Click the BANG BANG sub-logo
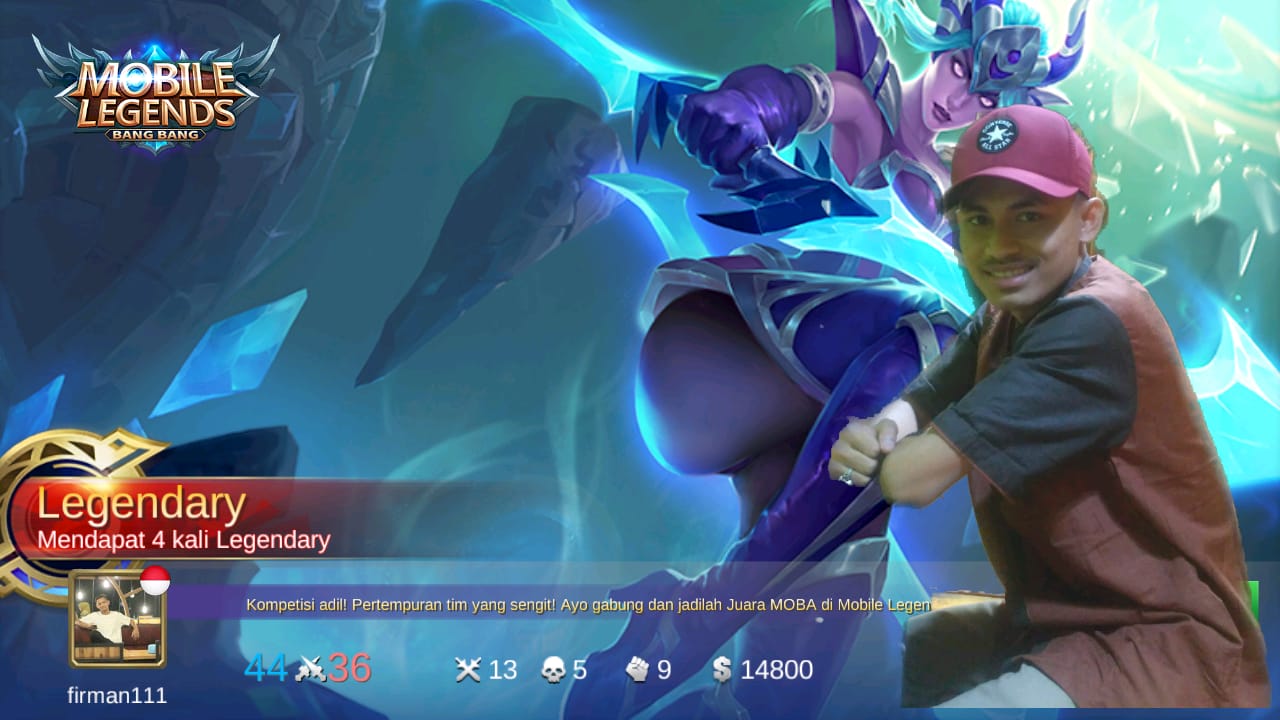 (155, 135)
